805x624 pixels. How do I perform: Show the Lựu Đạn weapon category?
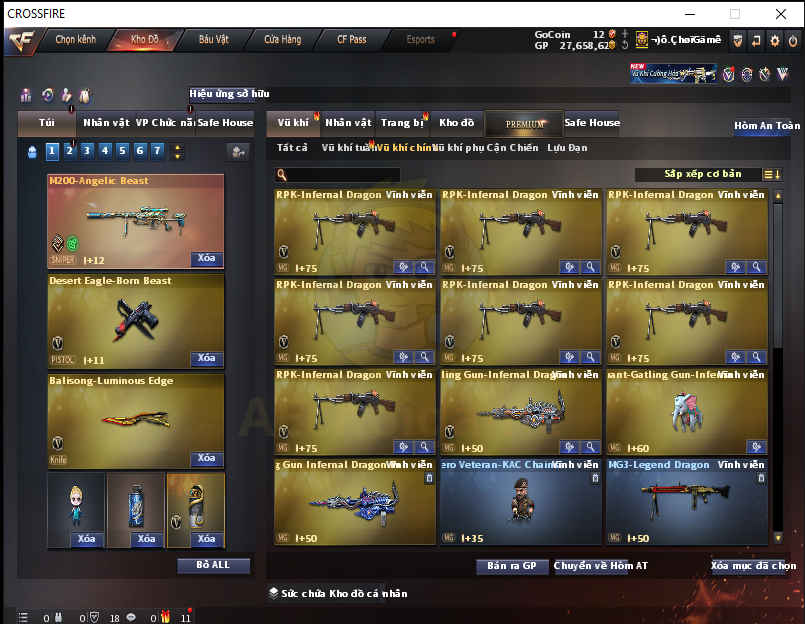pyautogui.click(x=567, y=148)
